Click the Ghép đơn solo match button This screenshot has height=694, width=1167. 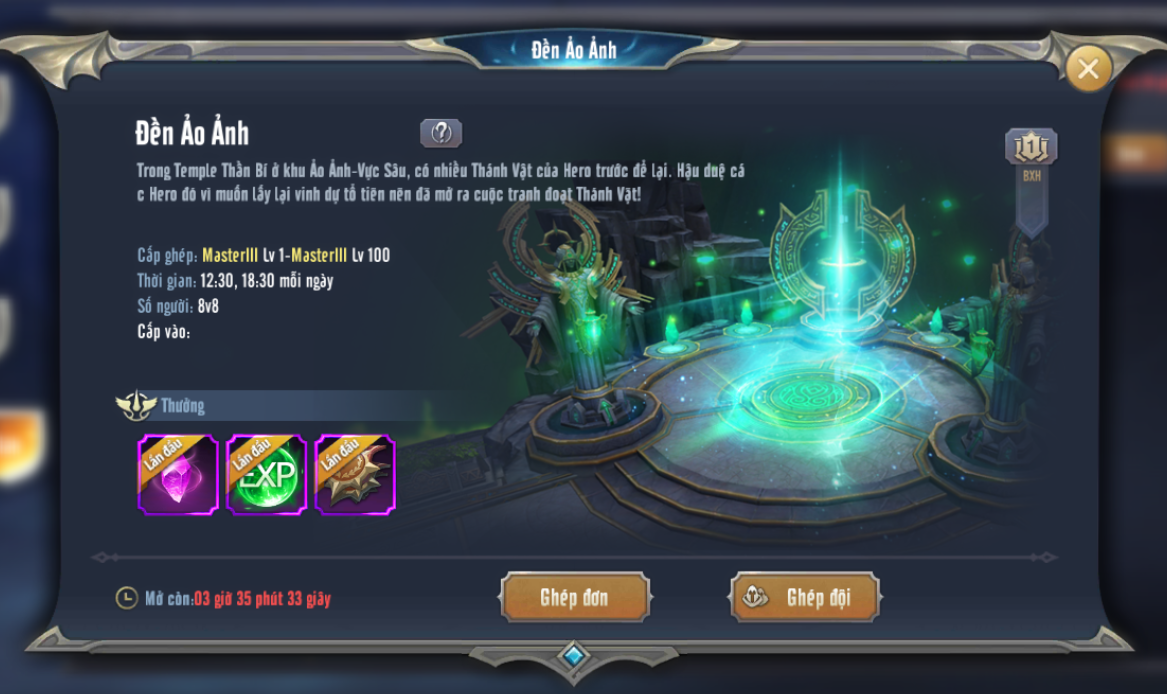tap(574, 598)
